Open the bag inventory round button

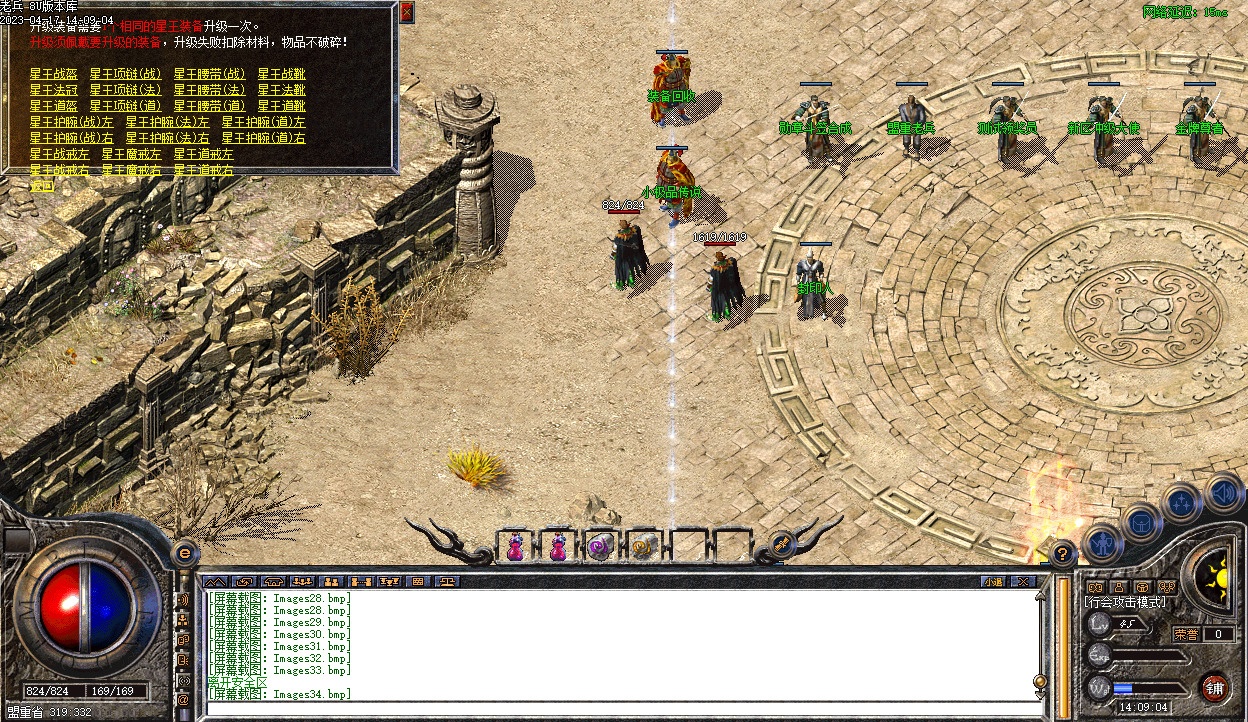pyautogui.click(x=1140, y=521)
